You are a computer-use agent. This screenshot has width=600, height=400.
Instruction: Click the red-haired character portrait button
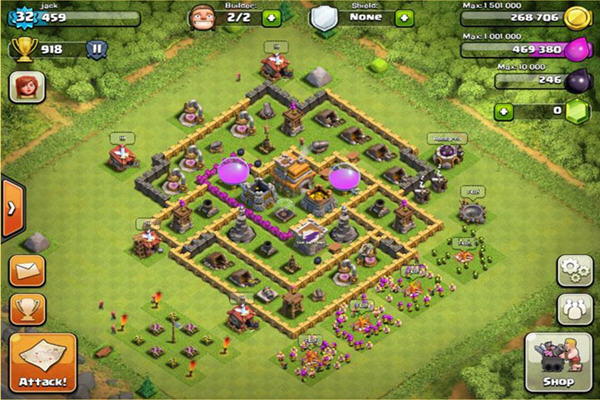pyautogui.click(x=25, y=88)
